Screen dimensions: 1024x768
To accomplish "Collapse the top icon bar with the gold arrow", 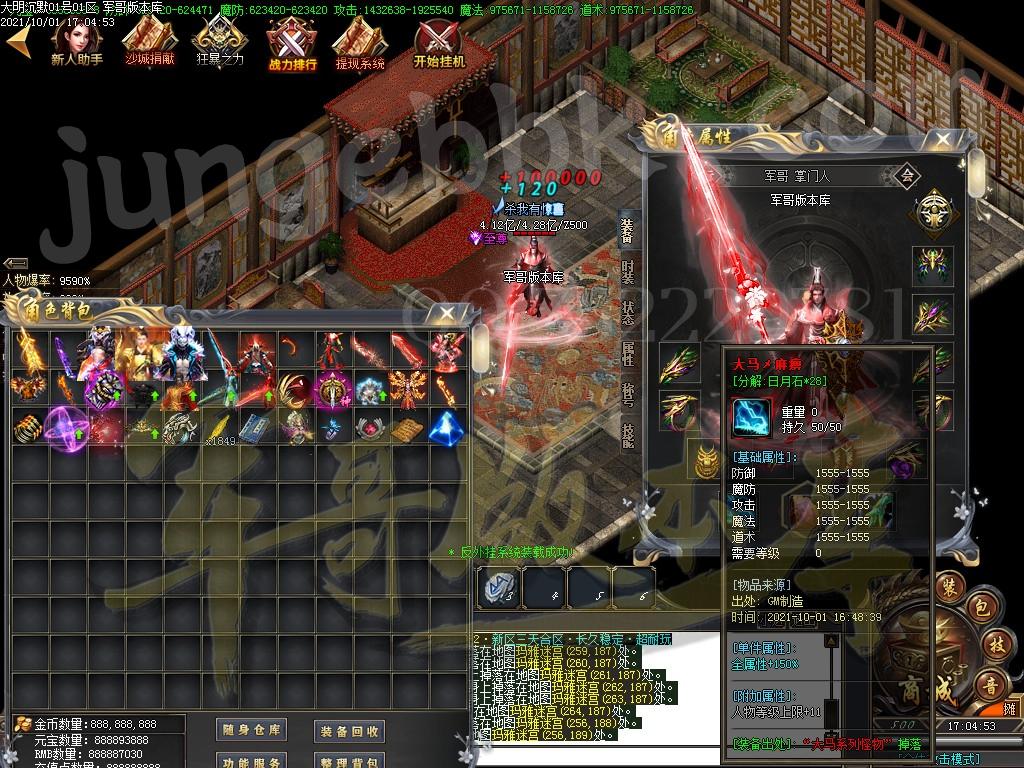I will pyautogui.click(x=18, y=42).
